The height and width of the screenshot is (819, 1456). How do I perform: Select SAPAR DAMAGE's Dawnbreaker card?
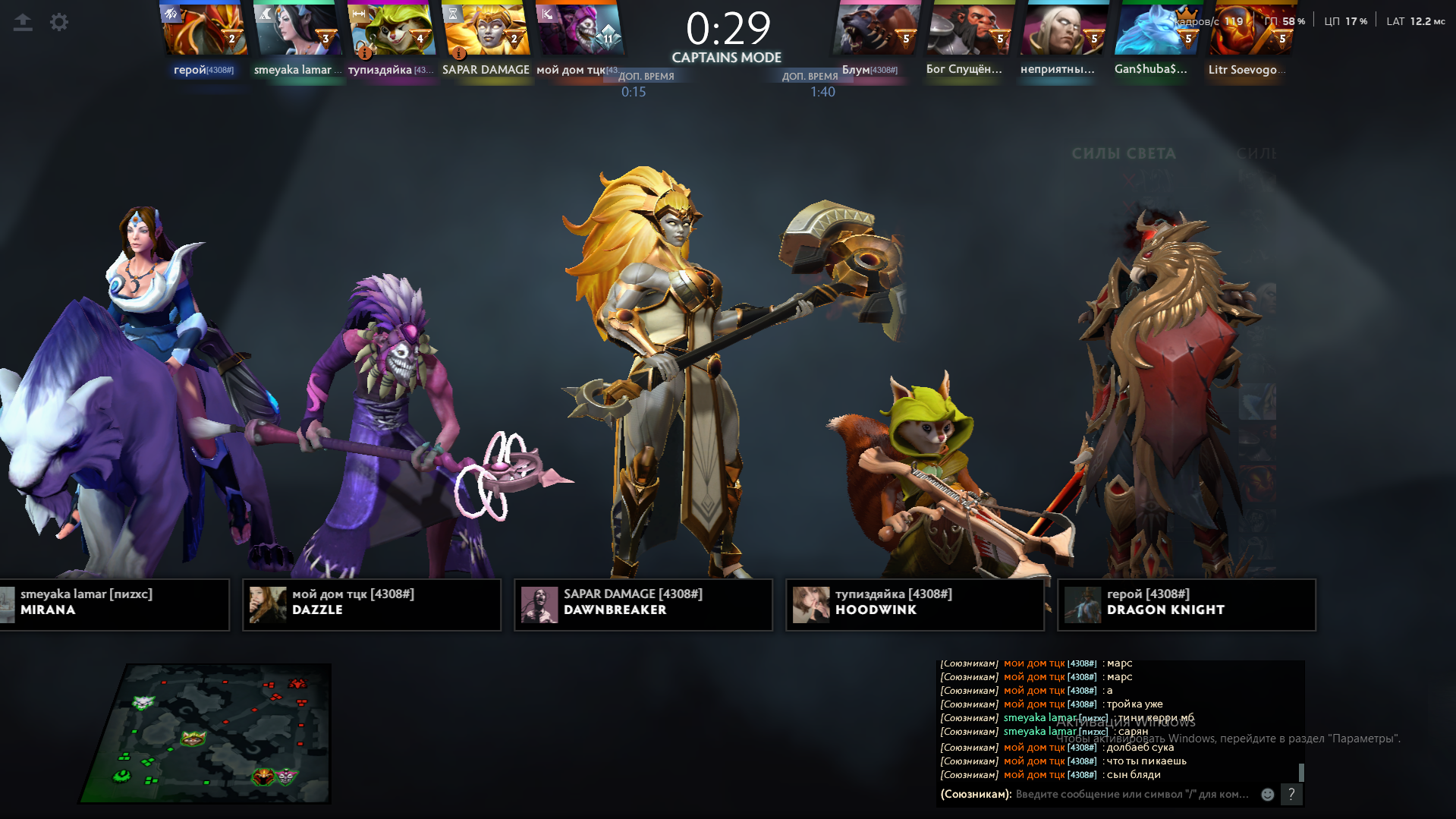(x=643, y=604)
